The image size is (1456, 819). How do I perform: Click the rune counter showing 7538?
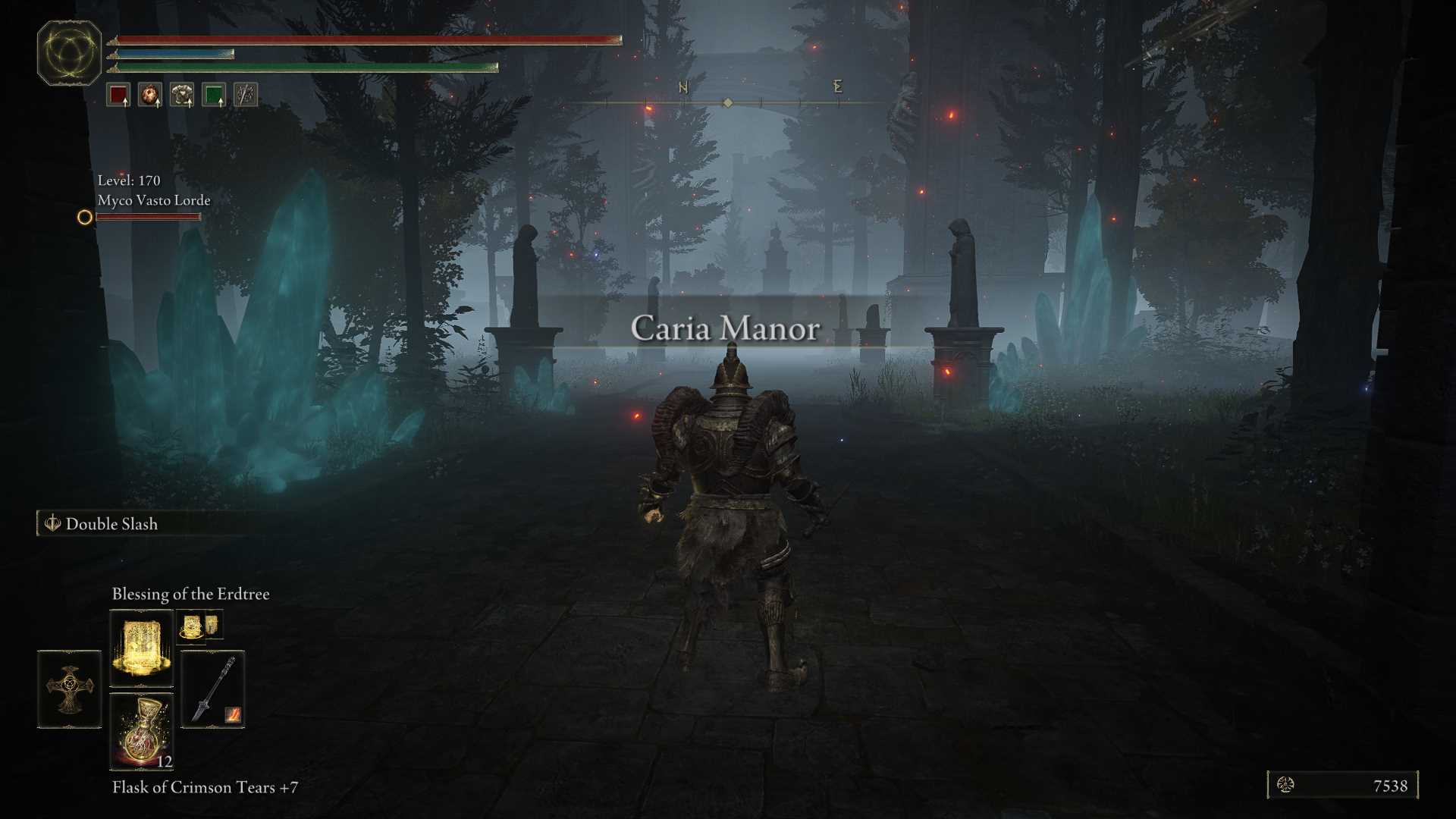coord(1342,786)
